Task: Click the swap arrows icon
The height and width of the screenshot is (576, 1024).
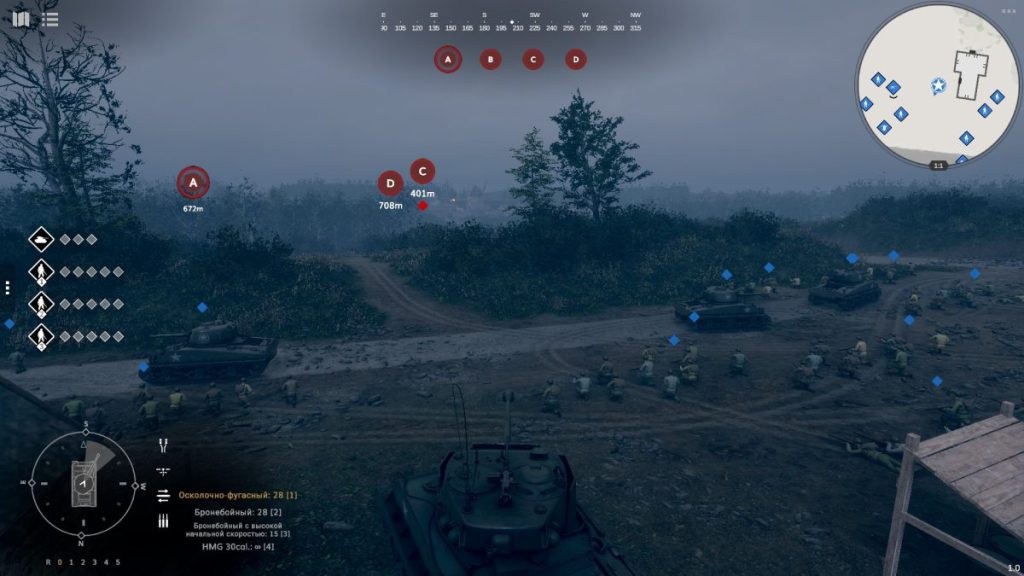Action: 163,495
